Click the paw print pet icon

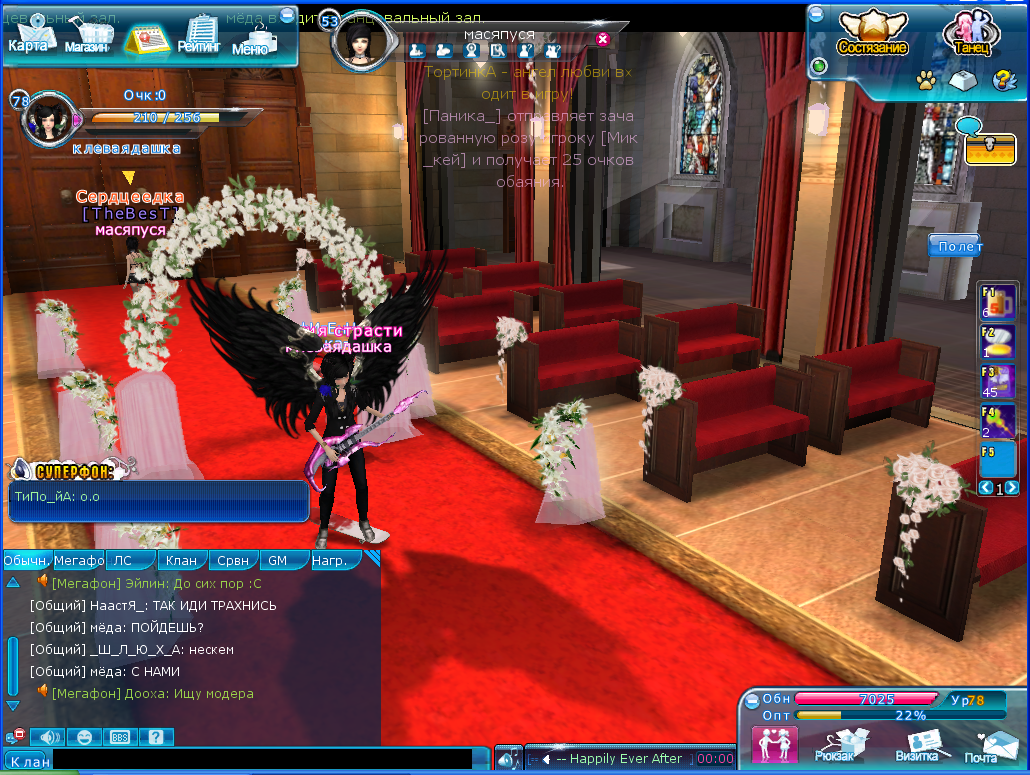click(926, 79)
